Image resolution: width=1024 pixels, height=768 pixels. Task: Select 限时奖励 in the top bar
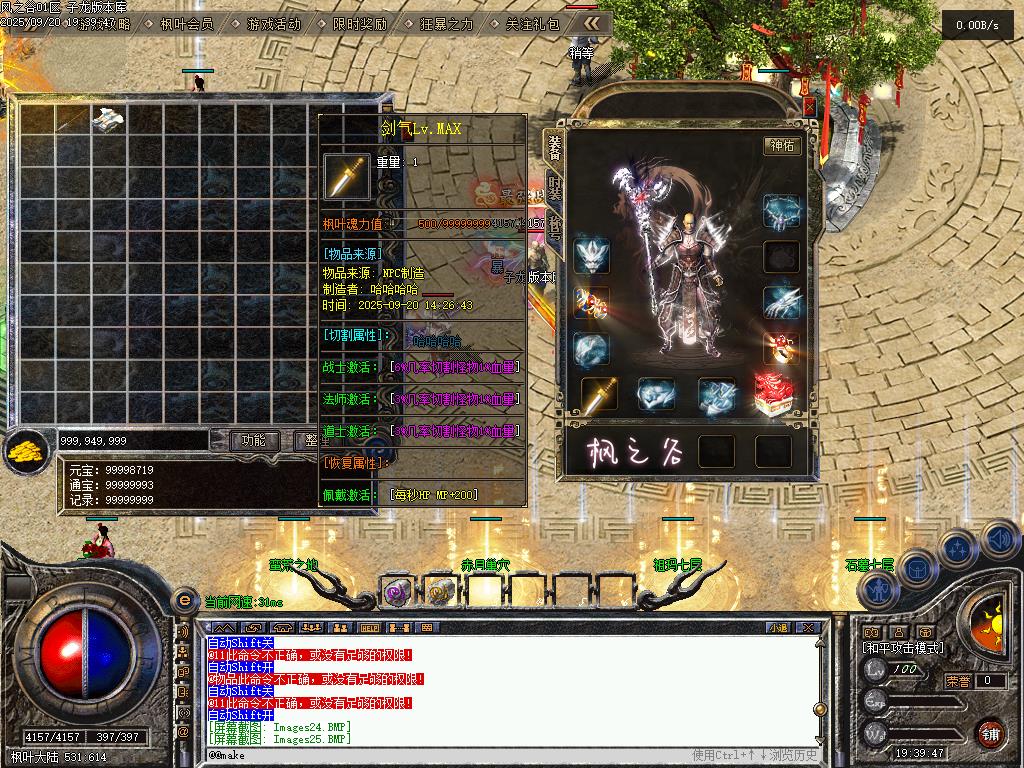pyautogui.click(x=360, y=24)
